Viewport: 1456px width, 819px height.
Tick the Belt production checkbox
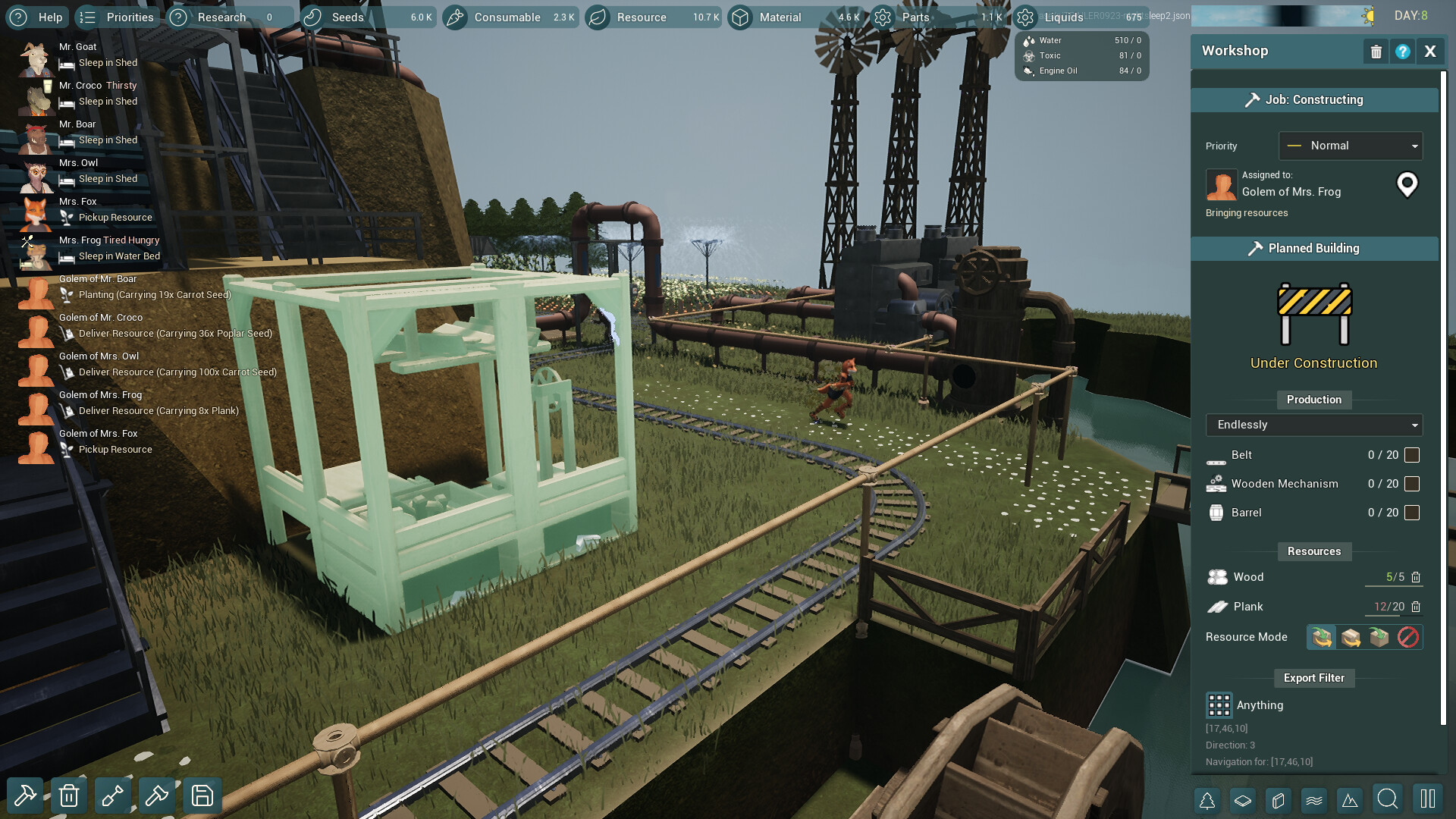(1411, 455)
